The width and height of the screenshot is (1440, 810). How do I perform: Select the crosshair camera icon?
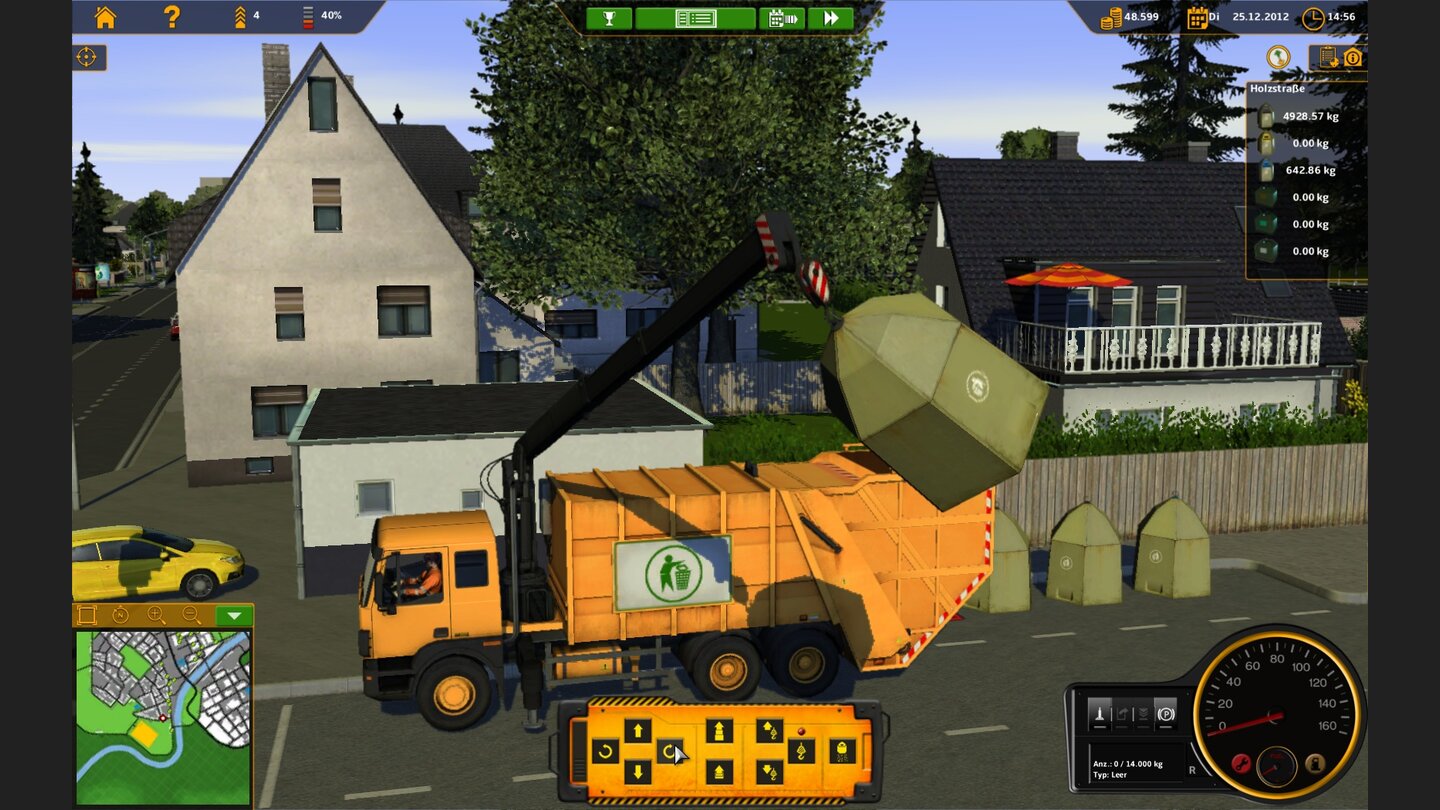coord(86,59)
